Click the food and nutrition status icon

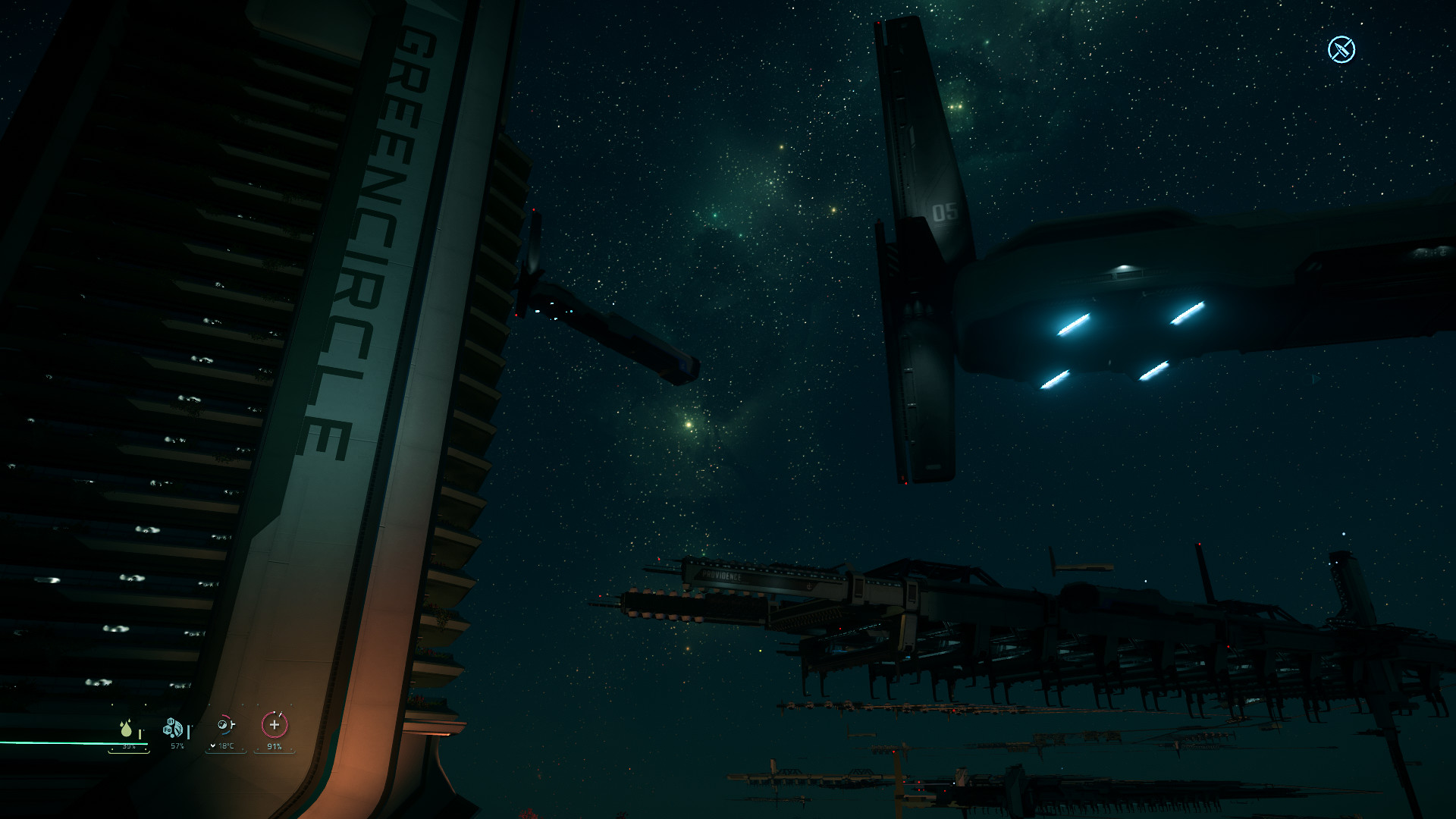click(174, 729)
